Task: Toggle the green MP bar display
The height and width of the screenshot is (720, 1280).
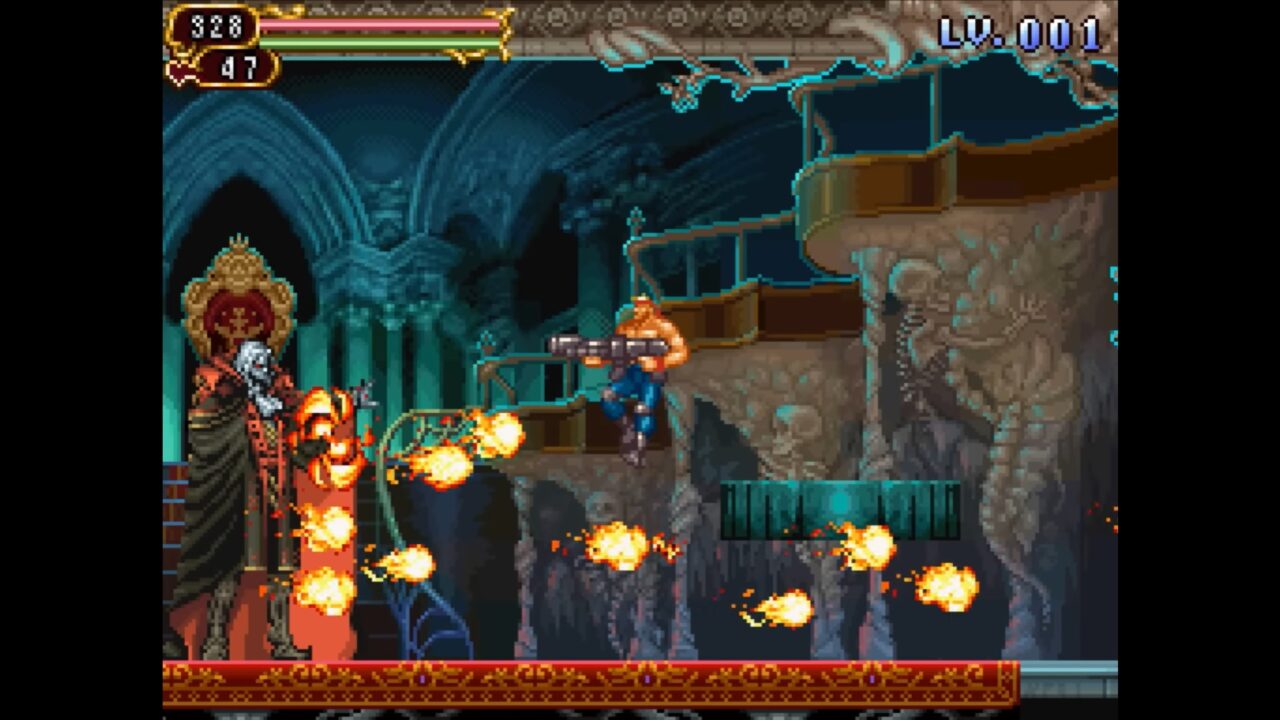Action: (x=380, y=44)
